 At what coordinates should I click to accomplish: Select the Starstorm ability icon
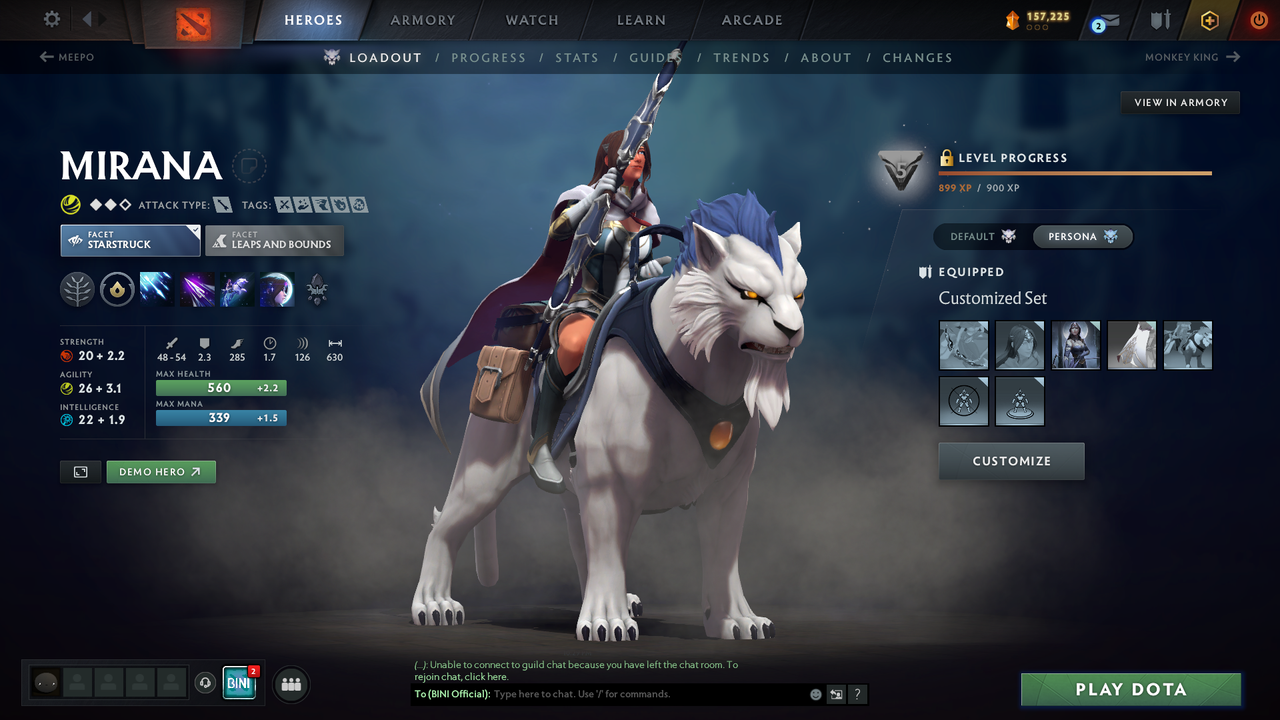[156, 290]
